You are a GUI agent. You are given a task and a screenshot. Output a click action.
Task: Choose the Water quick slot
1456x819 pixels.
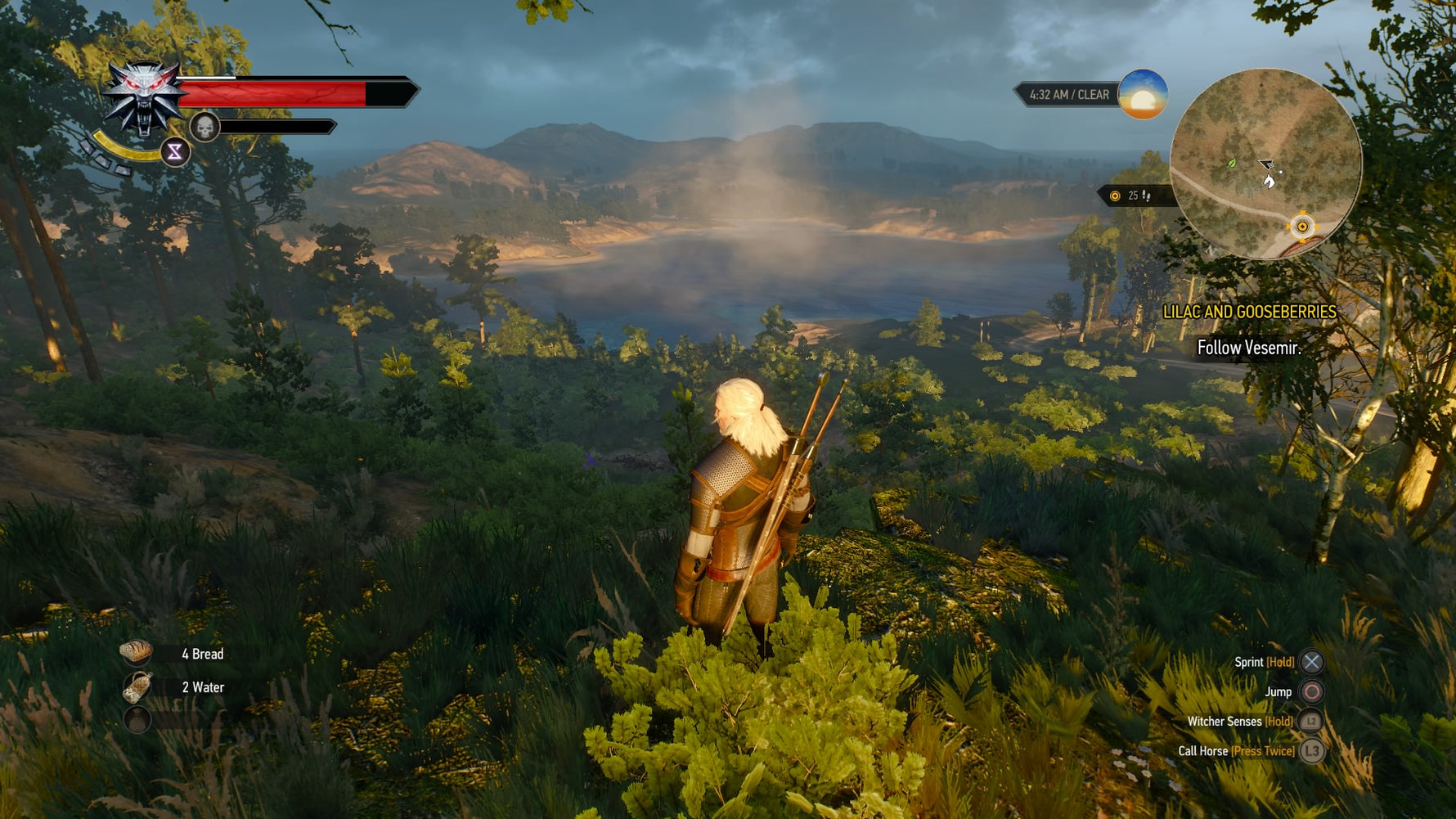coord(137,687)
